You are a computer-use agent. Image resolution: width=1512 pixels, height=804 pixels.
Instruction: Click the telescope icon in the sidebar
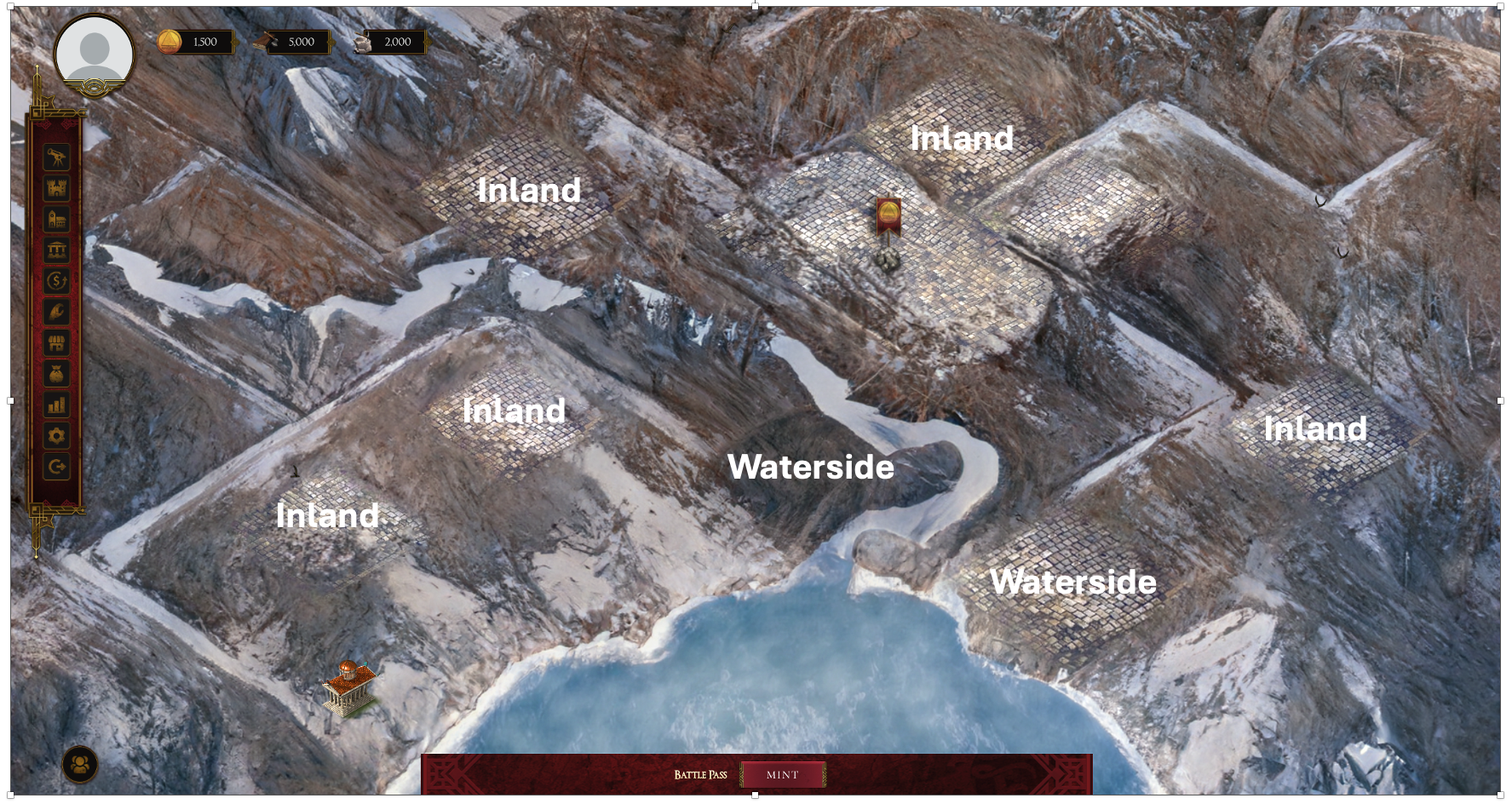[x=57, y=158]
